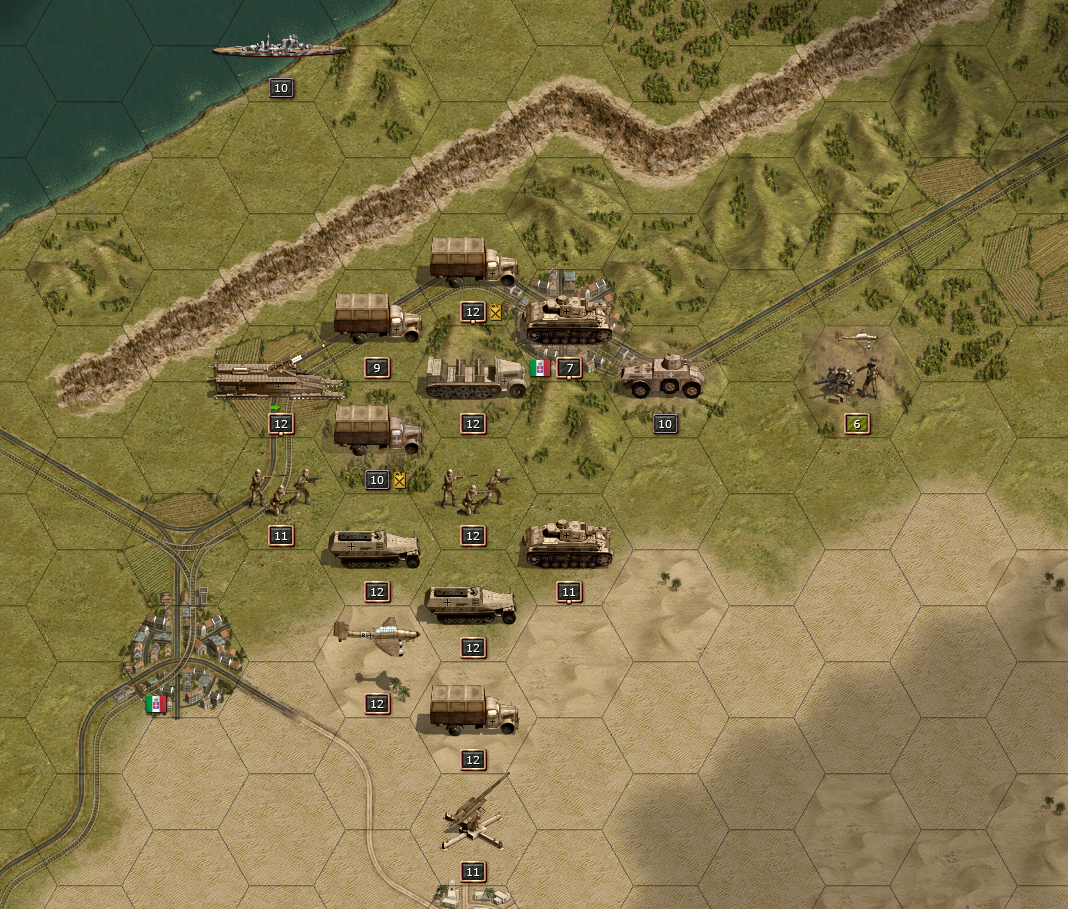Pick the truck with strength 10

click(377, 431)
